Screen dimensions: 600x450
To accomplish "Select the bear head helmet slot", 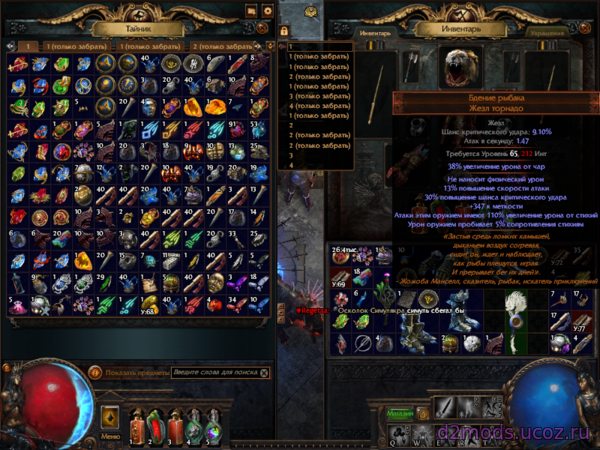I will click(x=462, y=67).
